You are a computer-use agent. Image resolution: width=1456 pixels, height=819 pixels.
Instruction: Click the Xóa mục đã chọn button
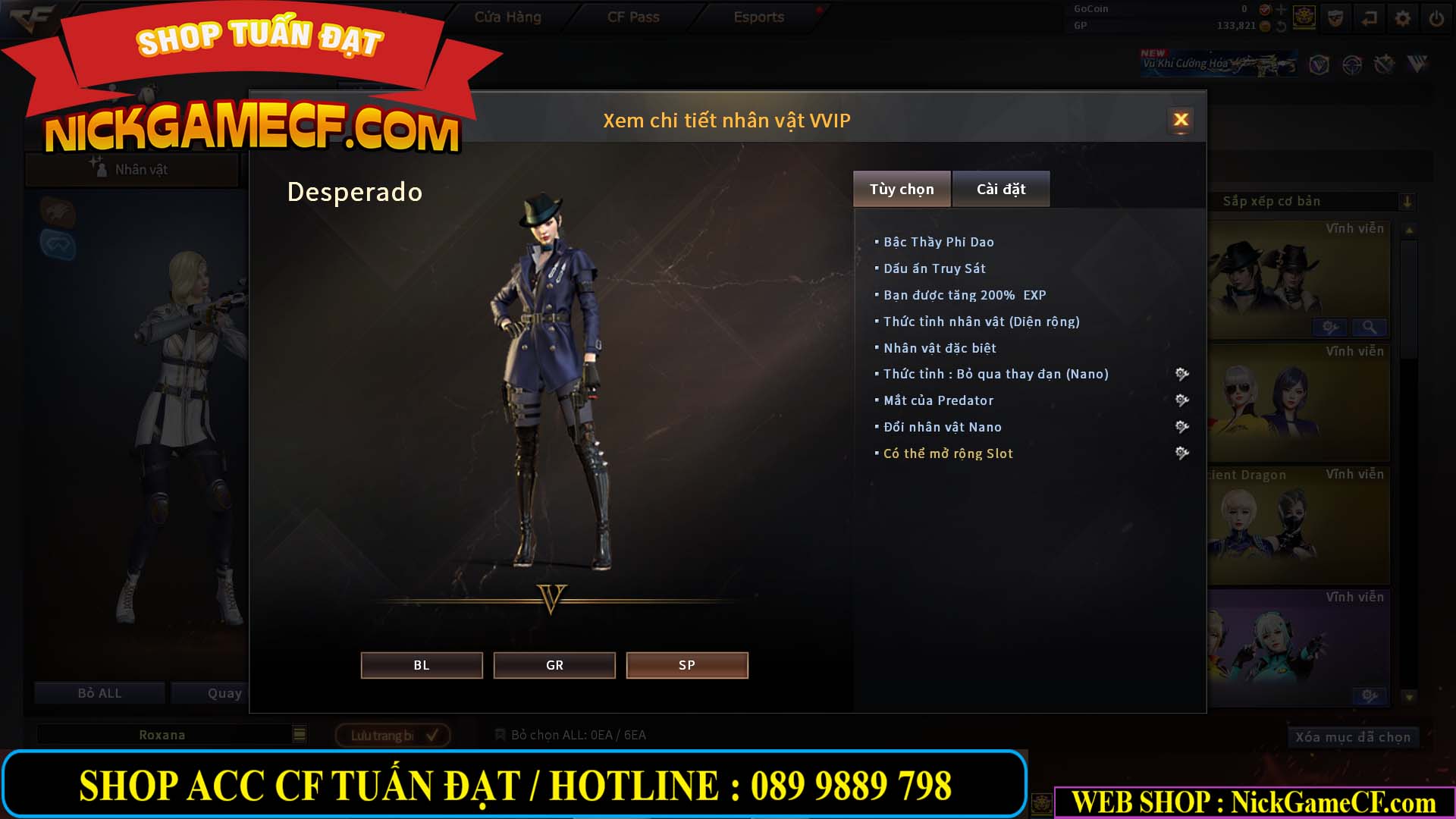click(1353, 736)
